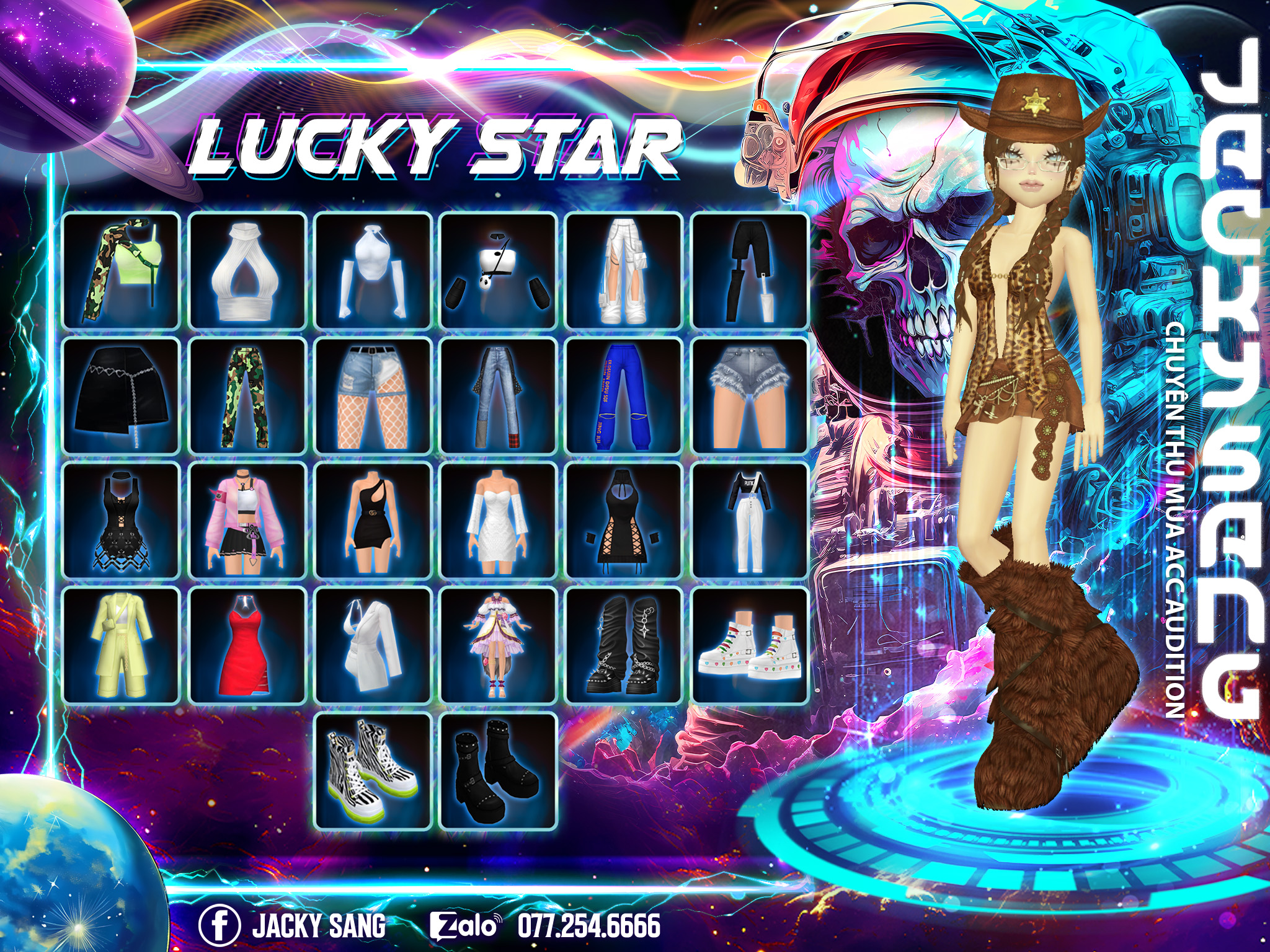The image size is (1270, 952).
Task: Select the white blazer dress tile
Action: point(373,646)
